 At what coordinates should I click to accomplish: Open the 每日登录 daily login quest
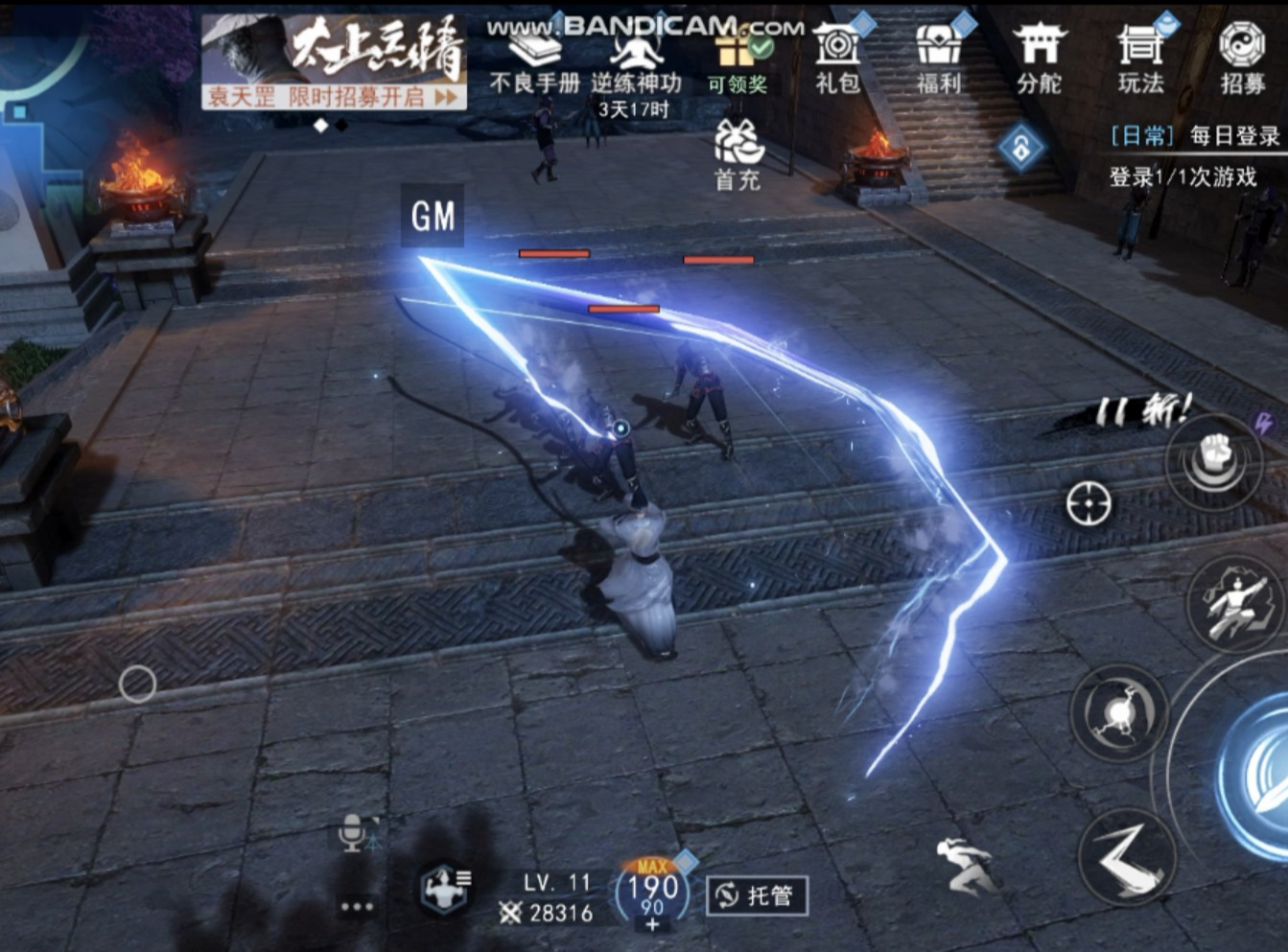pos(1196,136)
